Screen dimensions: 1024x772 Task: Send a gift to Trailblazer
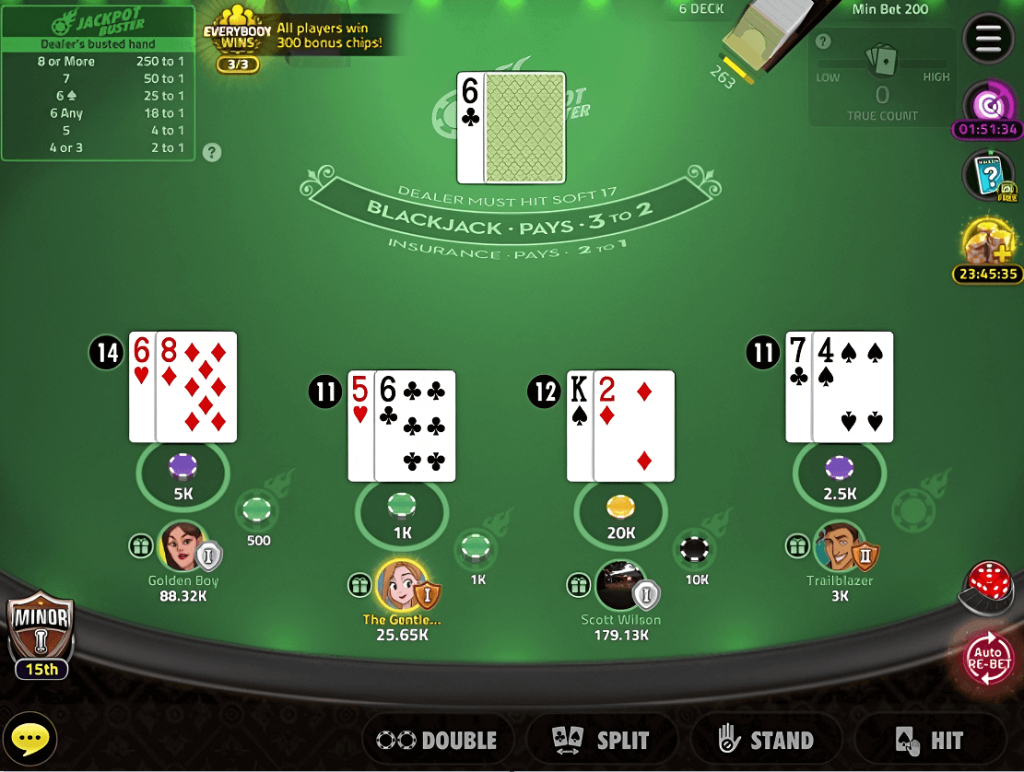tap(797, 546)
